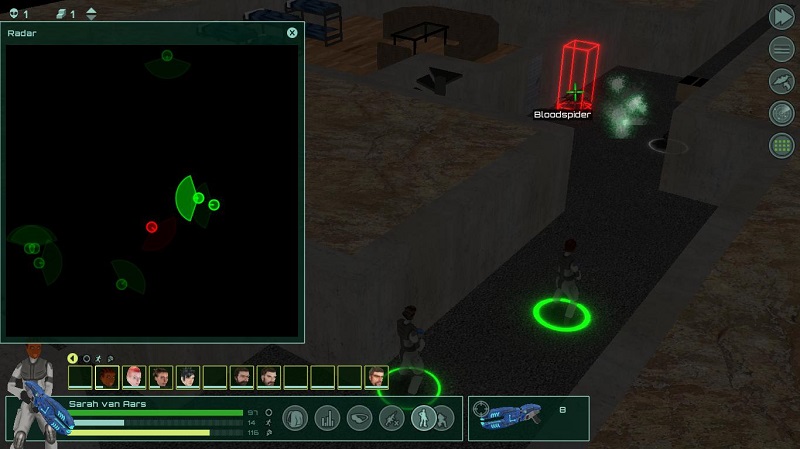This screenshot has height=449, width=800.
Task: Open the menu with the two-bar icon
Action: [x=781, y=49]
